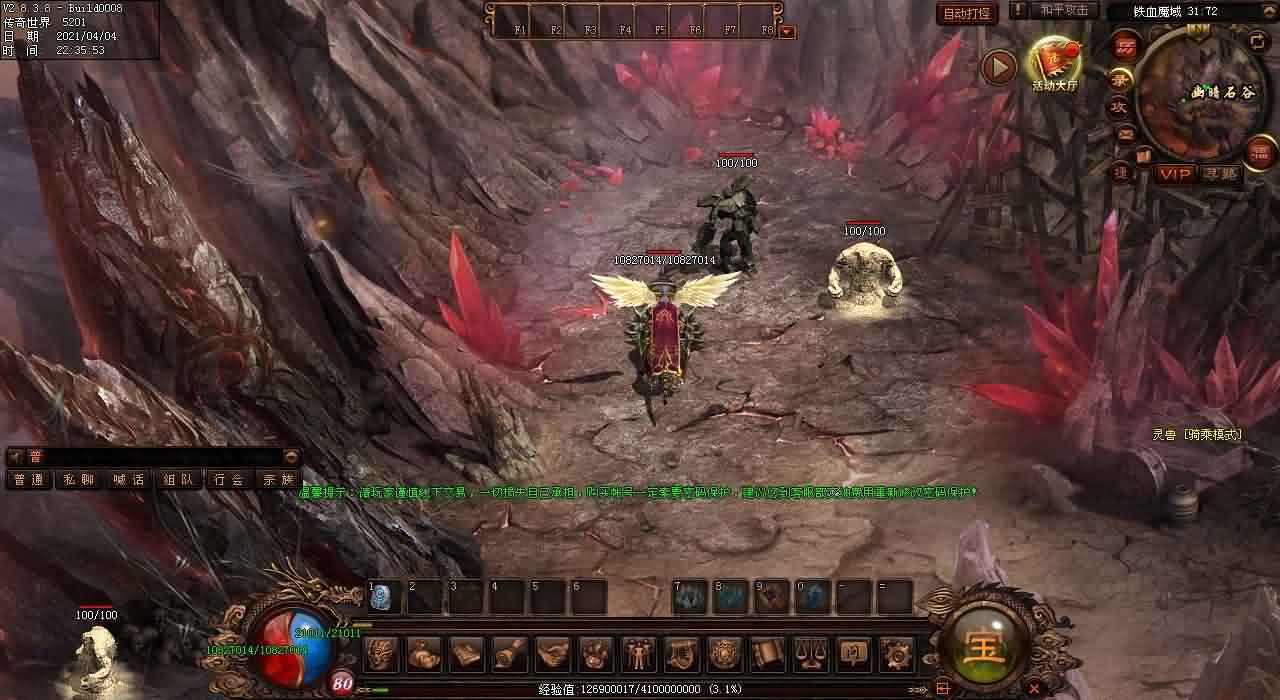Expand the F-key skill bar dropdown arrow
This screenshot has width=1280, height=700.
point(787,31)
